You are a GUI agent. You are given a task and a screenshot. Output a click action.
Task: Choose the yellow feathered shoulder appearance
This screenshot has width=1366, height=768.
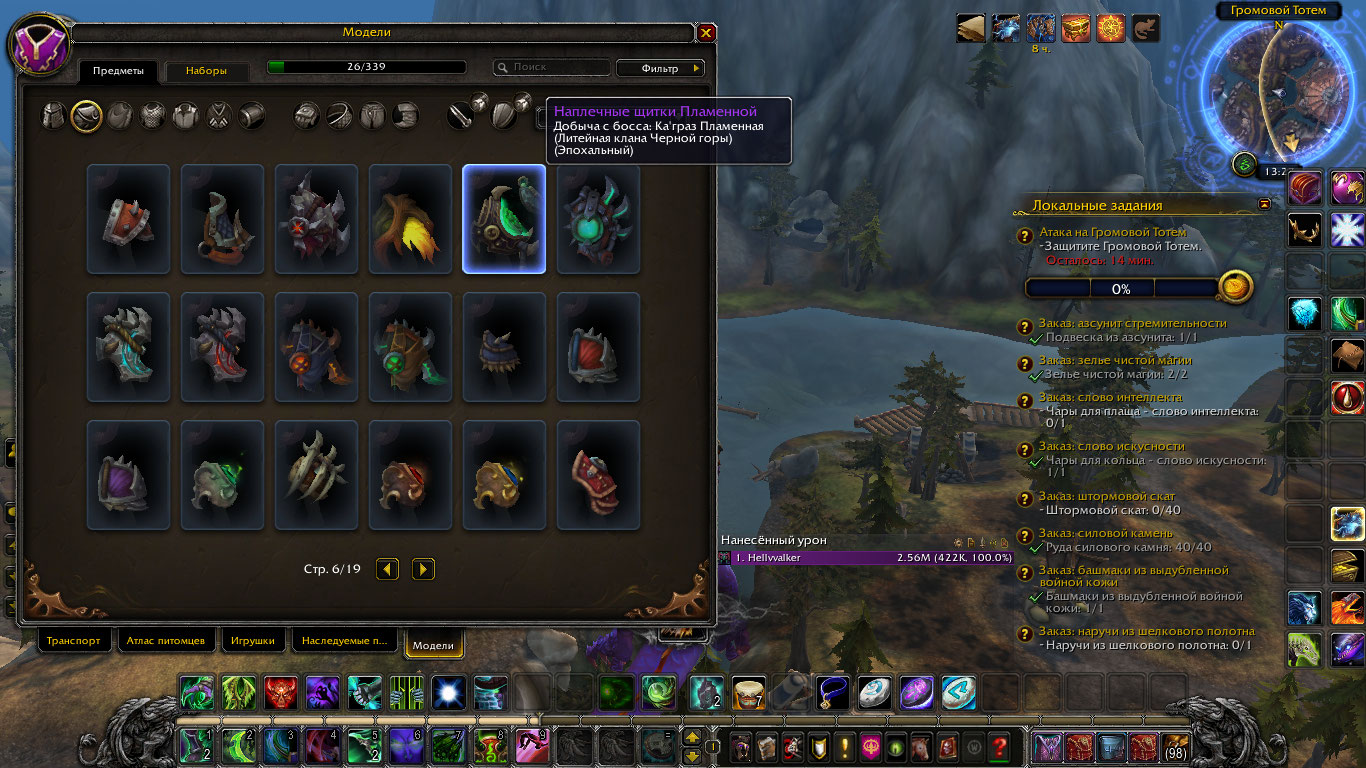point(410,219)
